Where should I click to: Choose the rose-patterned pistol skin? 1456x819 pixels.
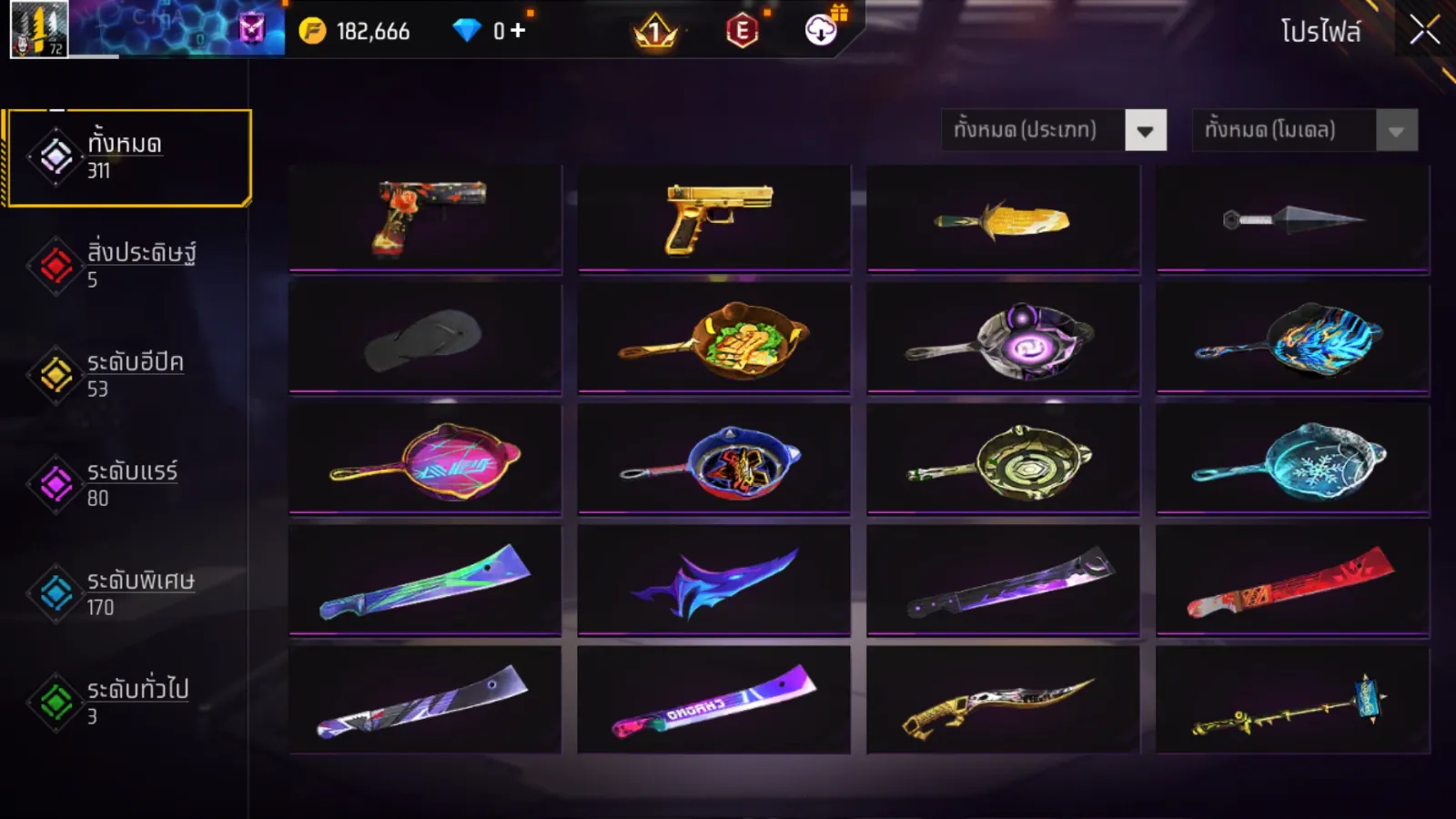click(425, 218)
